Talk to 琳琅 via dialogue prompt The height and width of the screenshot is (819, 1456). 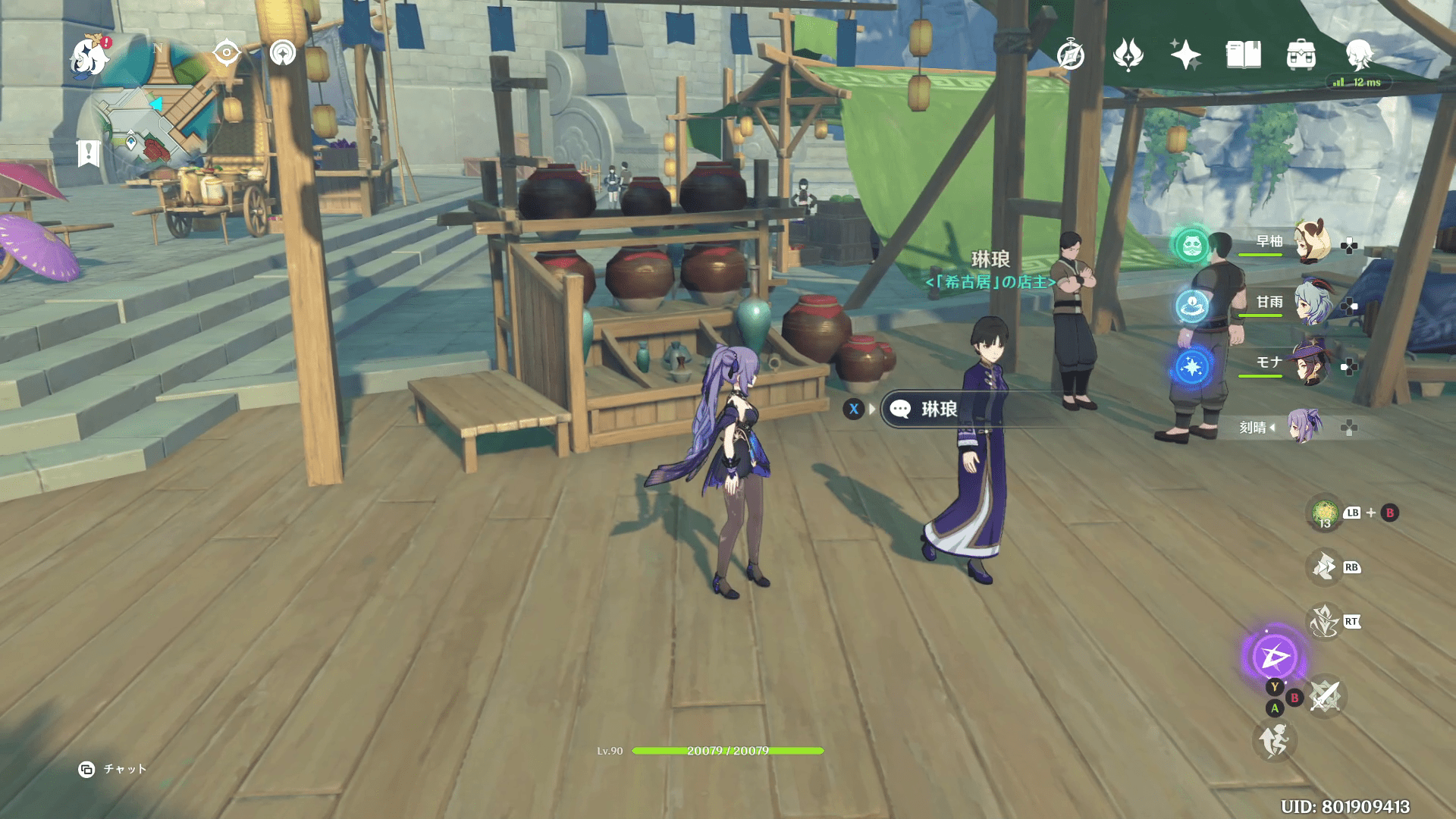coord(937,409)
